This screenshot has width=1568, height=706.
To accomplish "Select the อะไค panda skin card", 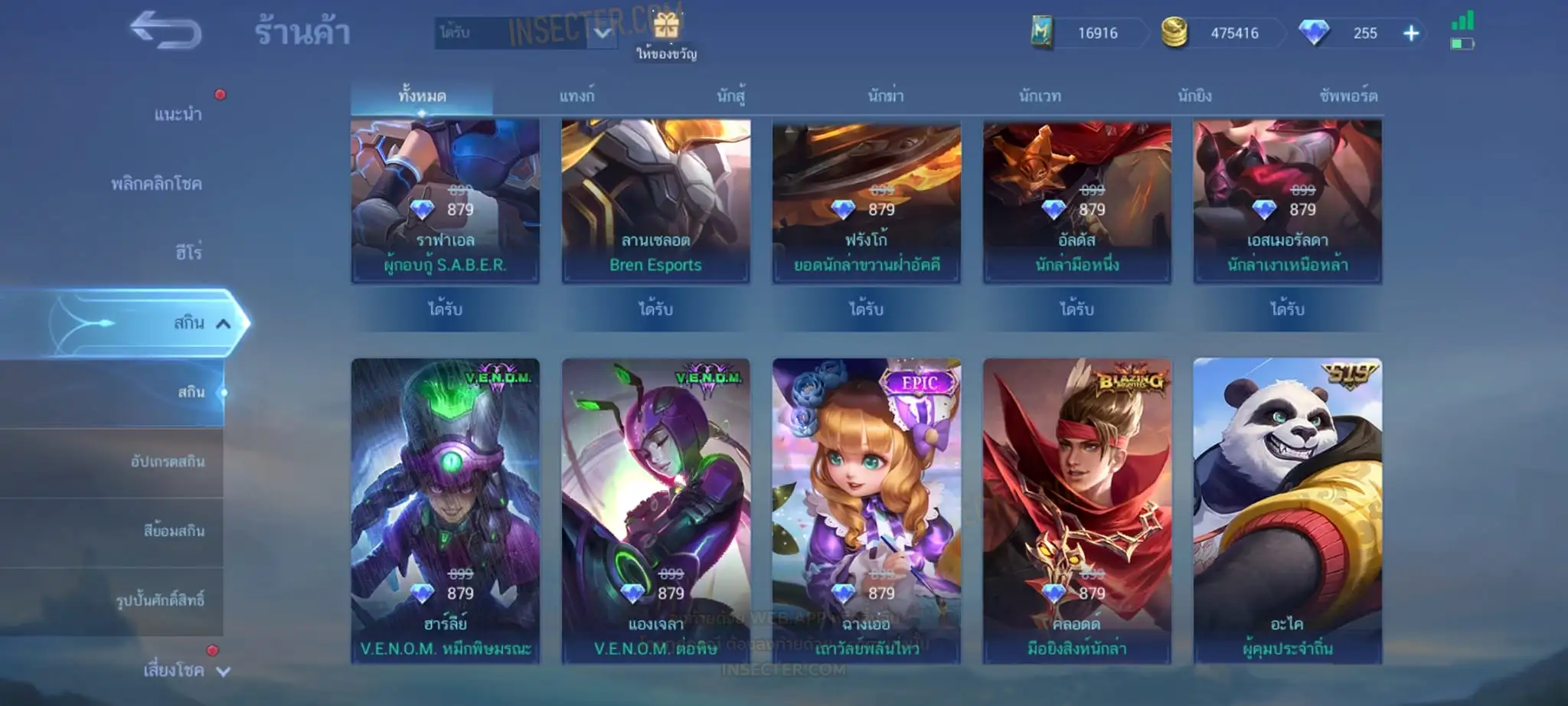I will point(1287,509).
